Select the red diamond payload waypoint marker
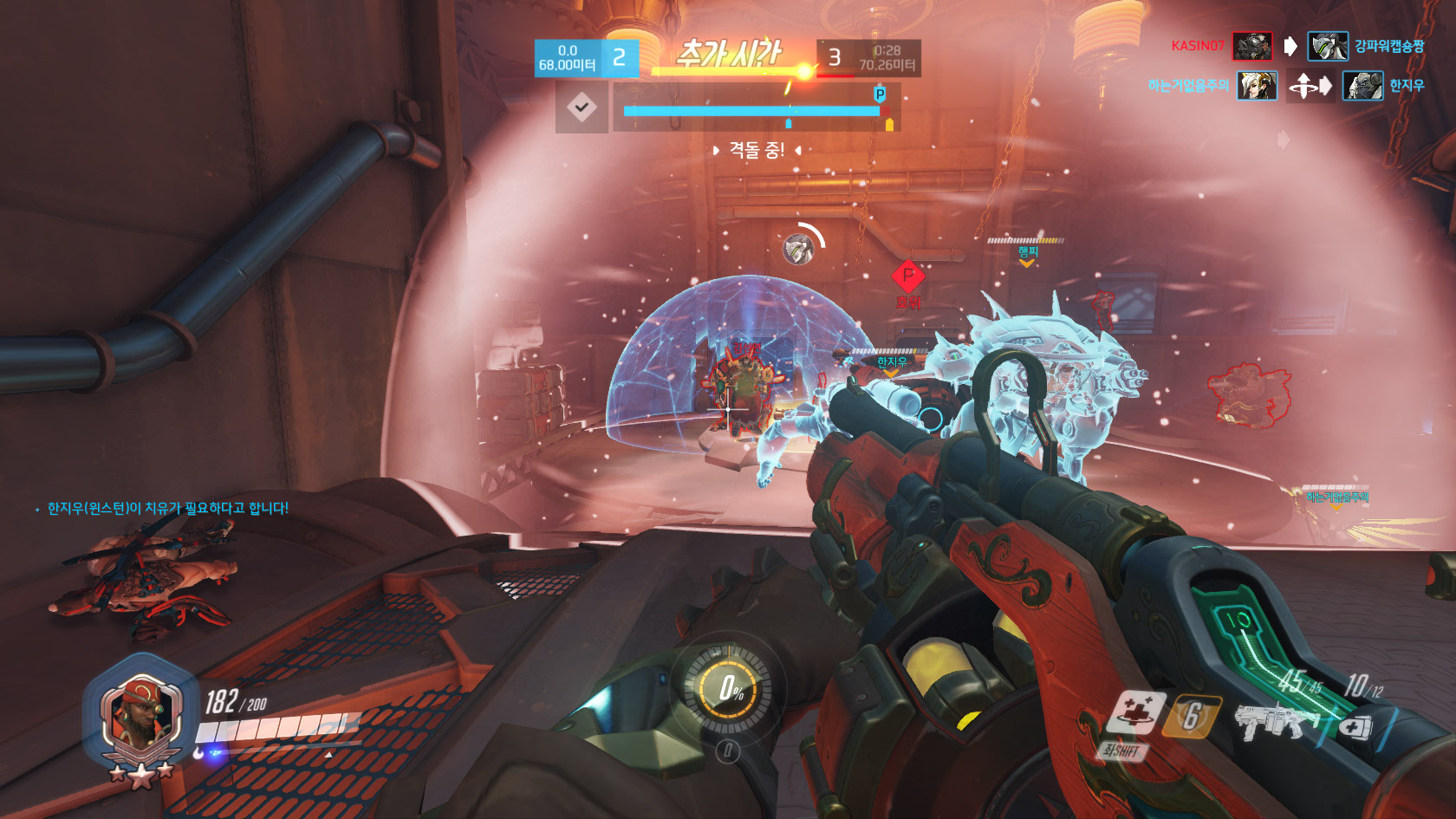The height and width of the screenshot is (819, 1456). point(907,276)
